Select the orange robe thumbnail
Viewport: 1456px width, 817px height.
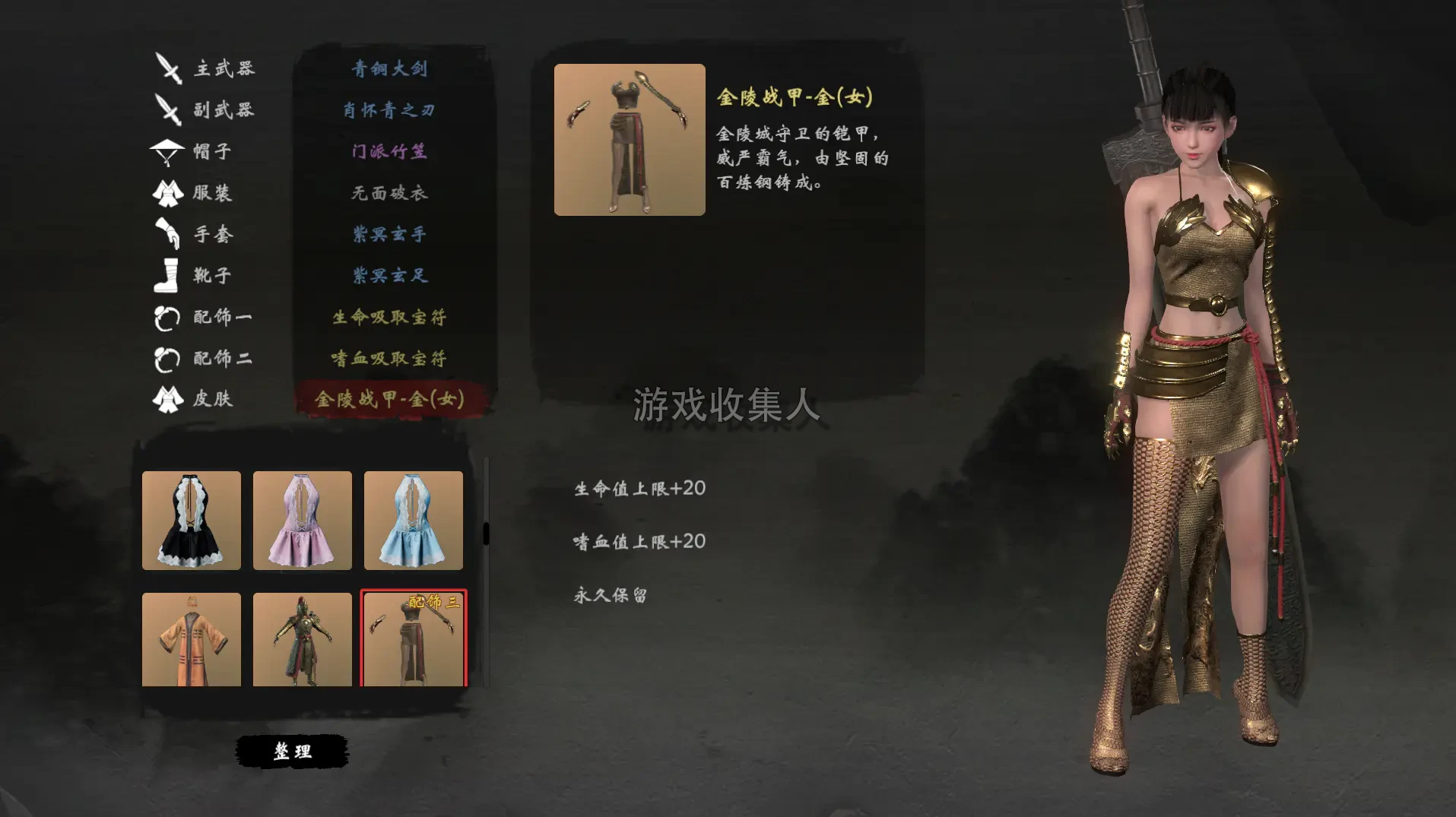pos(191,639)
